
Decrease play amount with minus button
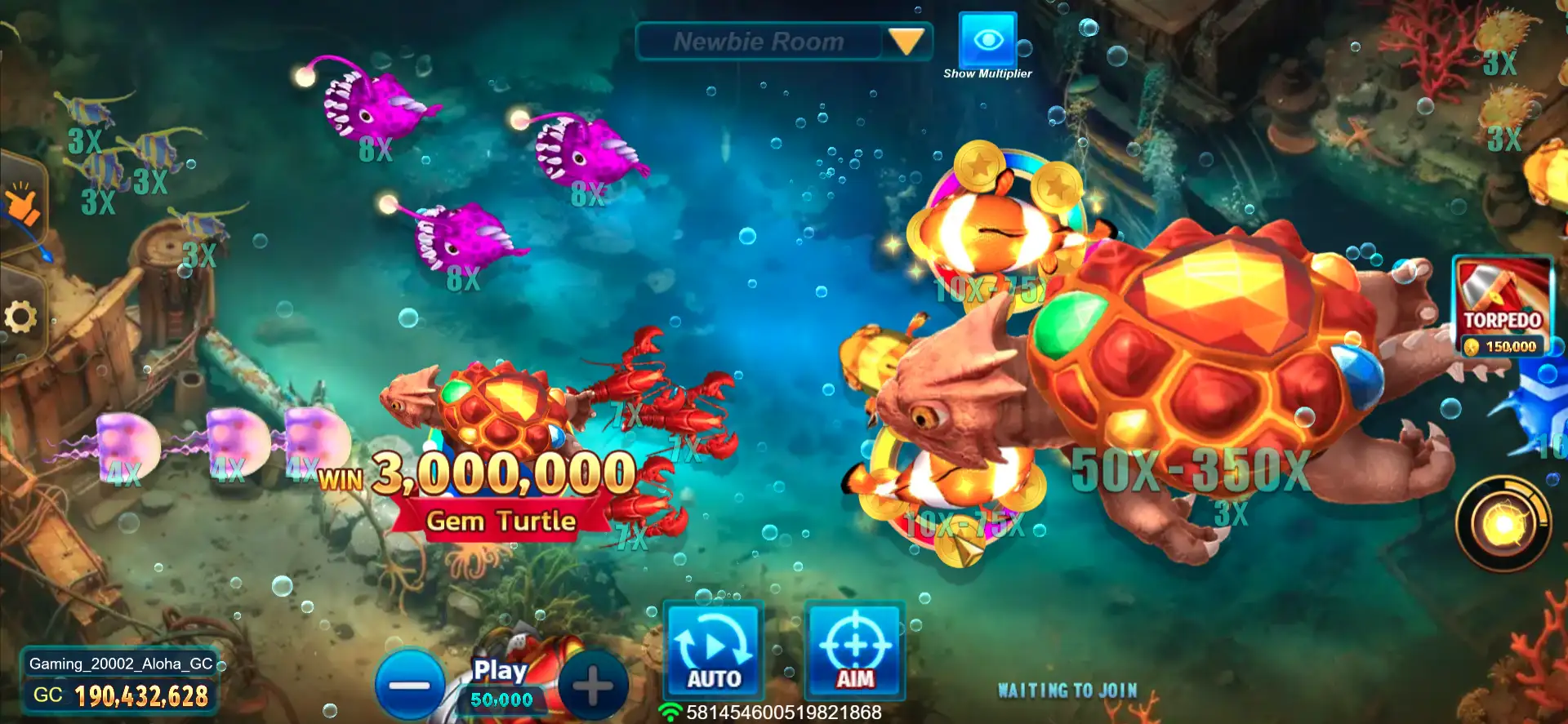tap(409, 685)
